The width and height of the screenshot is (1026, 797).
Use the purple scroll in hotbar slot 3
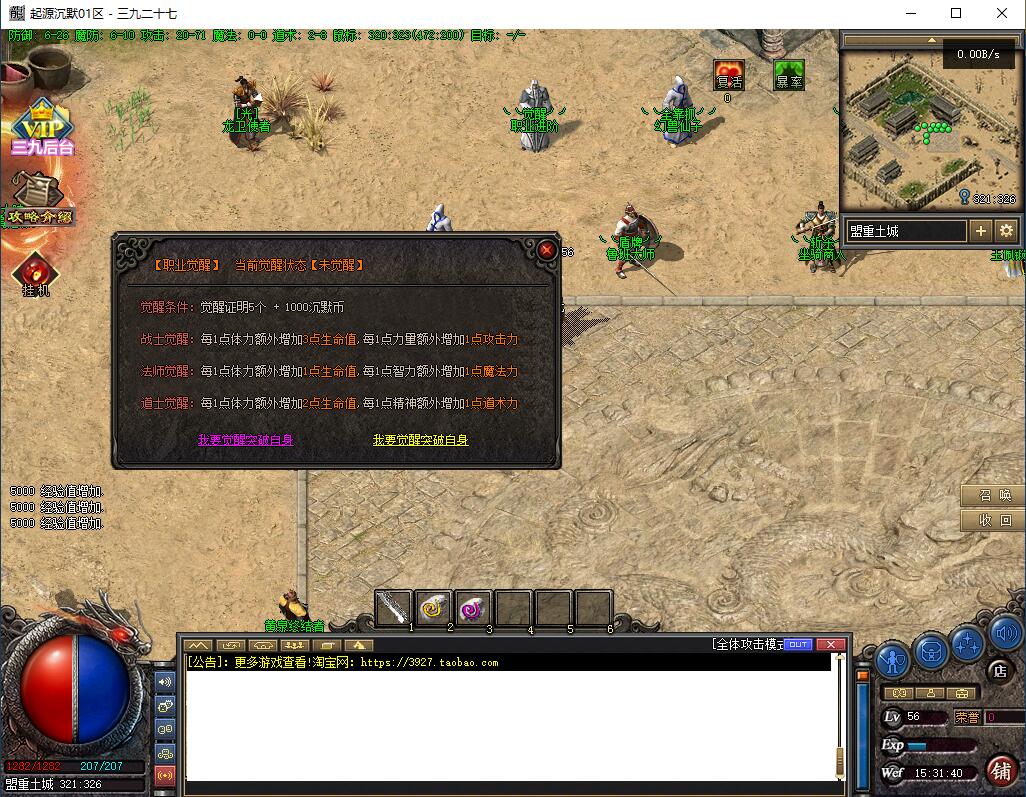pos(473,607)
